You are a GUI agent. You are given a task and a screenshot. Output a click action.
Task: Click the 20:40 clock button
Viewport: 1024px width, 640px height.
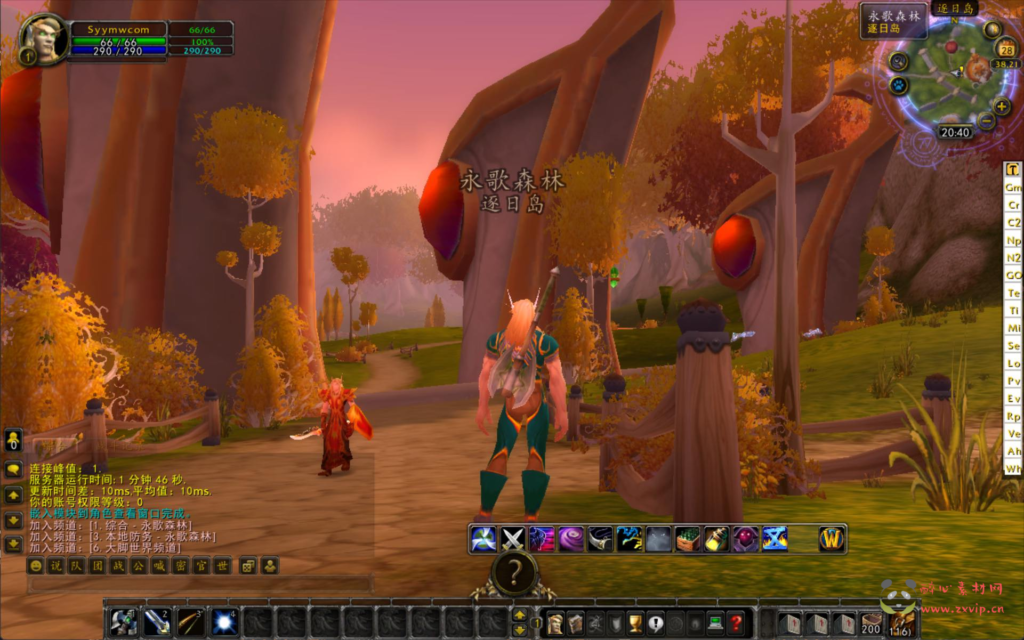[955, 132]
